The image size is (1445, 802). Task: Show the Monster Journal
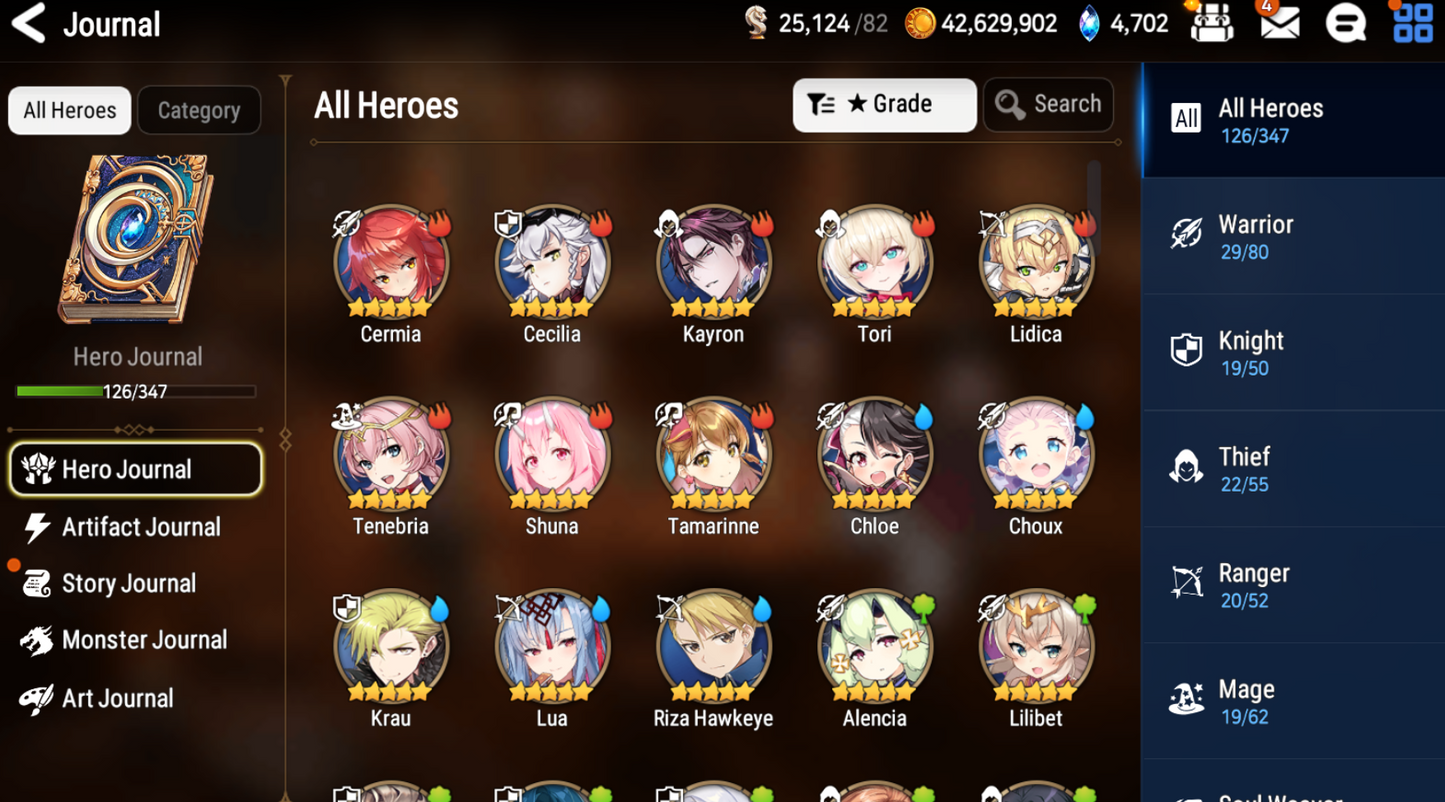[x=143, y=640]
